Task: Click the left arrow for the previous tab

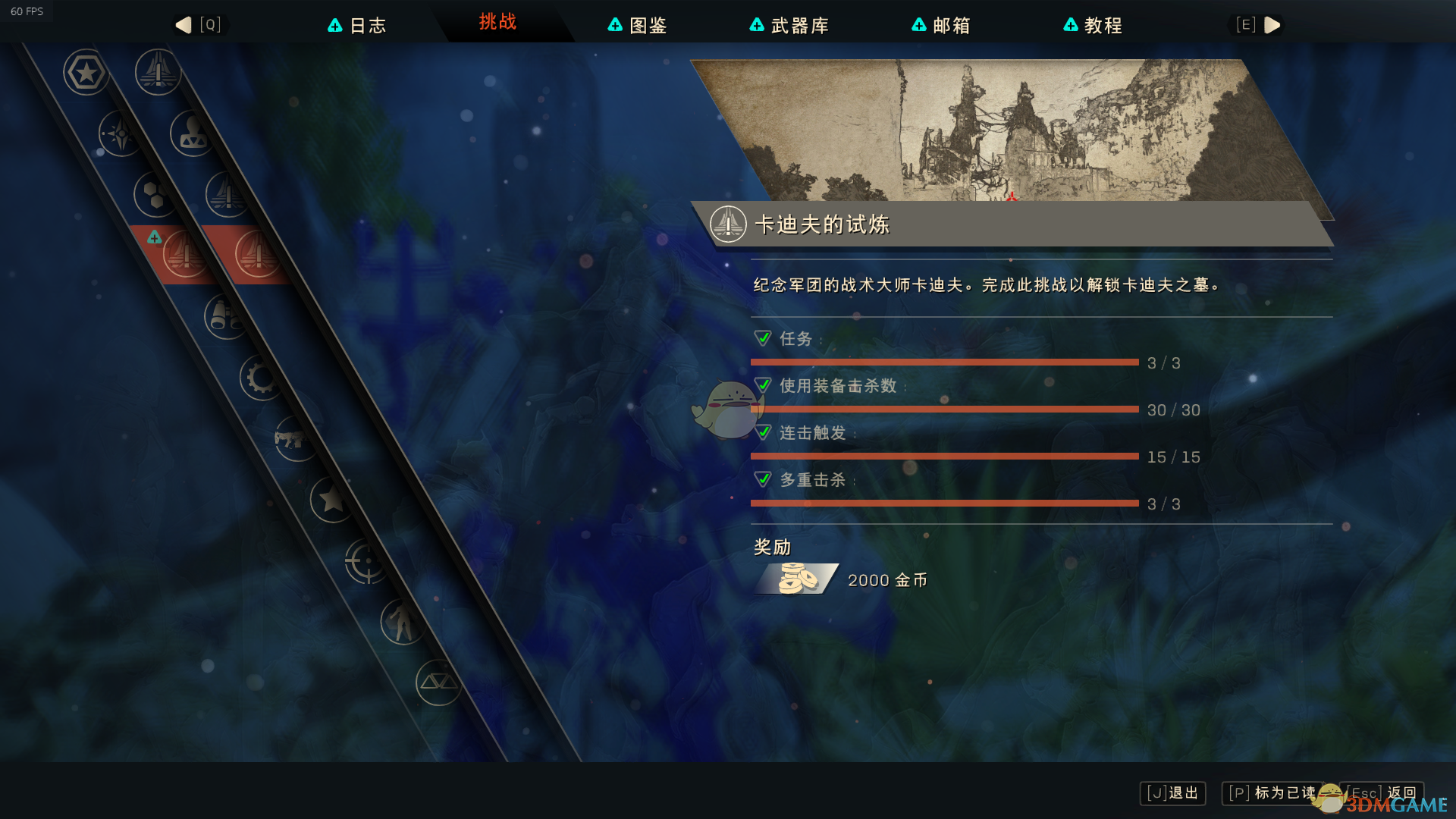Action: click(184, 25)
